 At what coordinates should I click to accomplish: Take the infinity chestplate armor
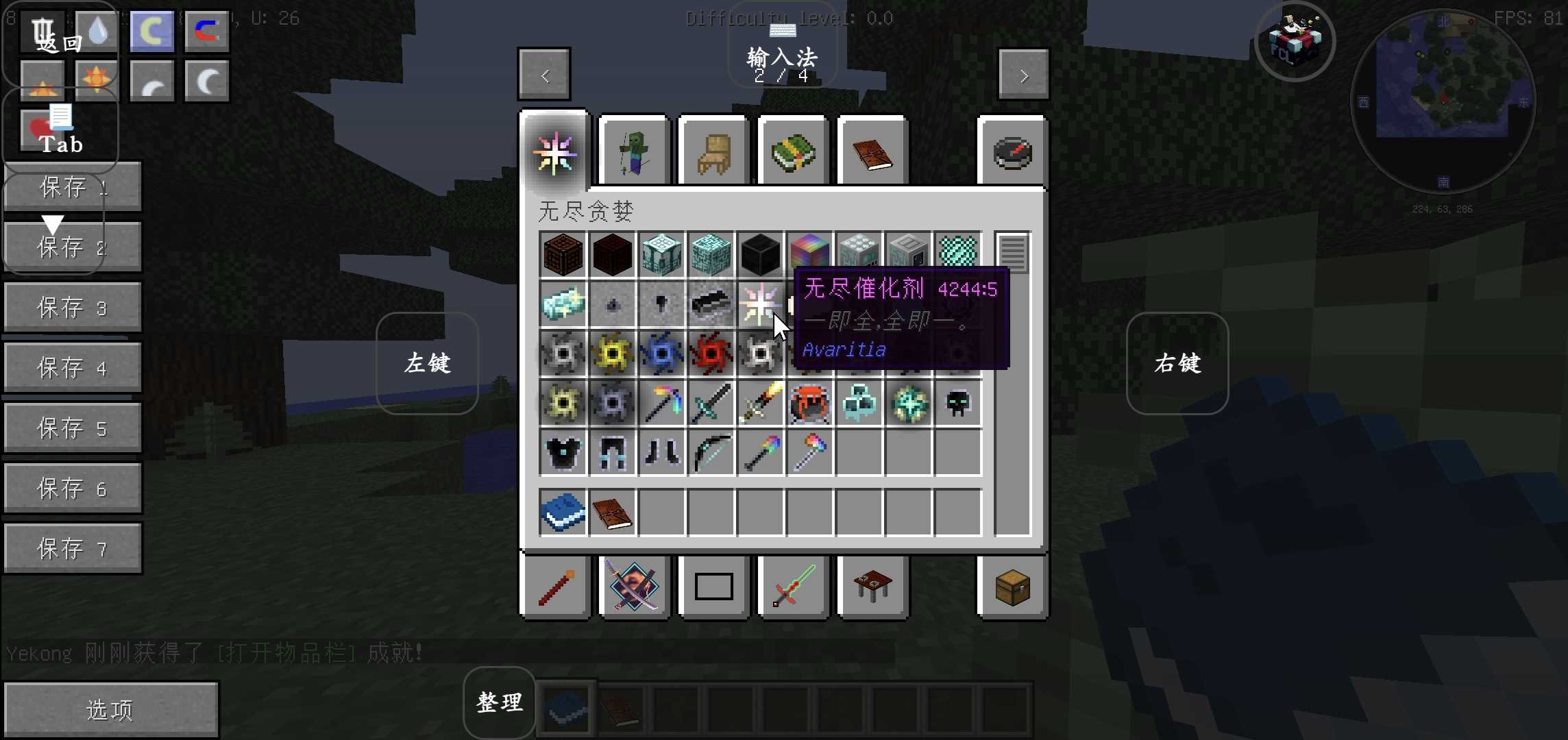click(x=563, y=453)
